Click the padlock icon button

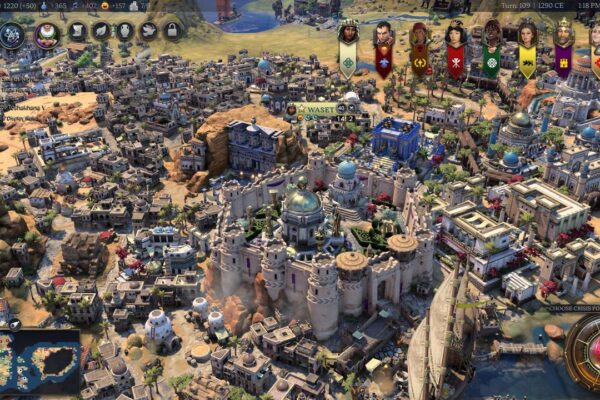coord(171,31)
